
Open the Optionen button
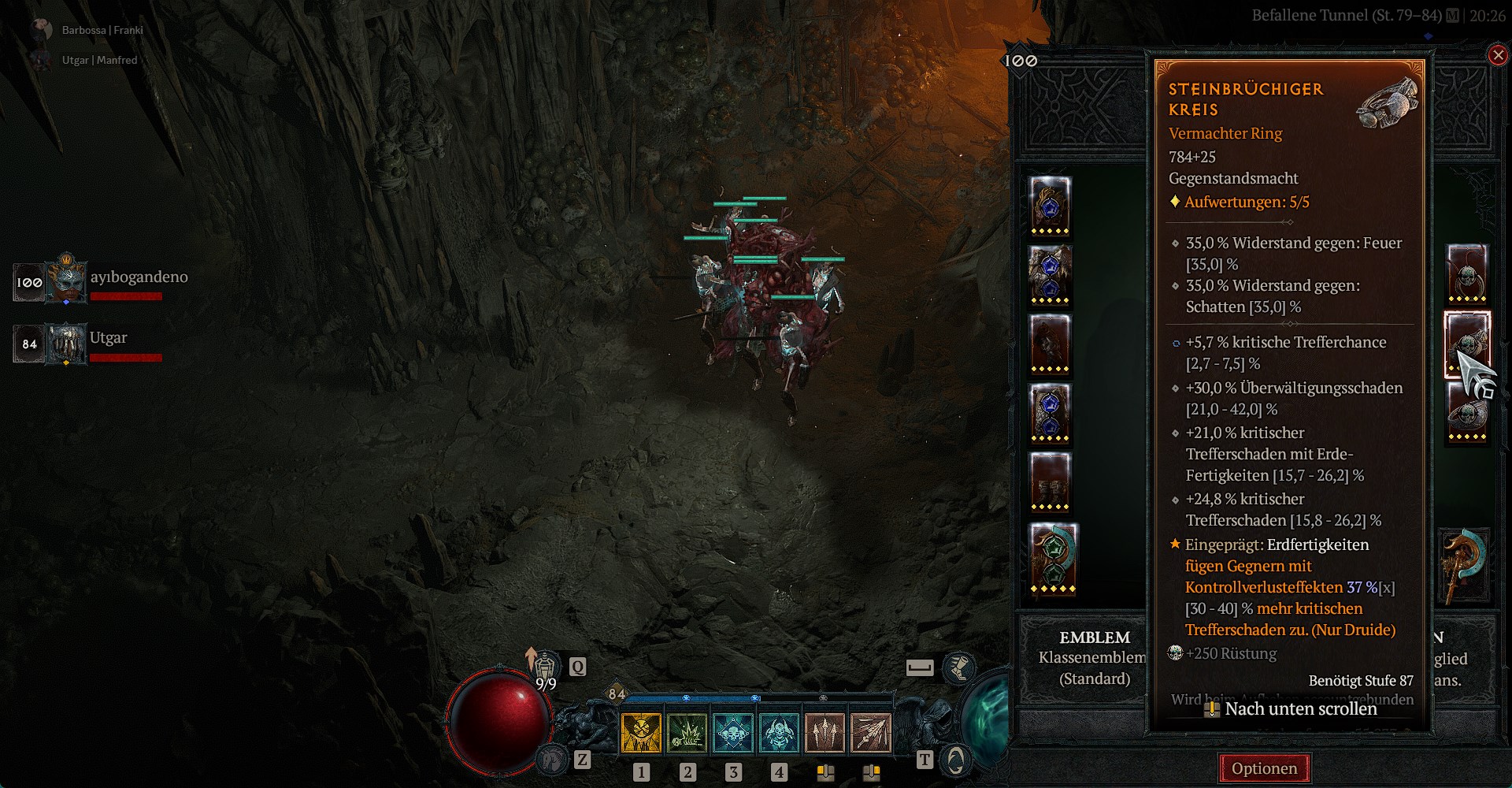[1264, 768]
